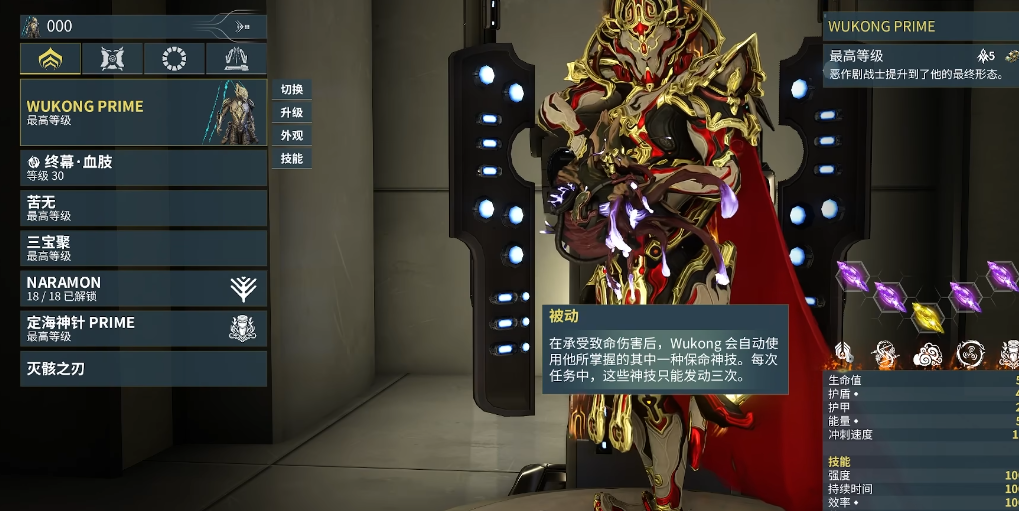
Task: Choose the 灭骸之刃 slot
Action: point(143,369)
